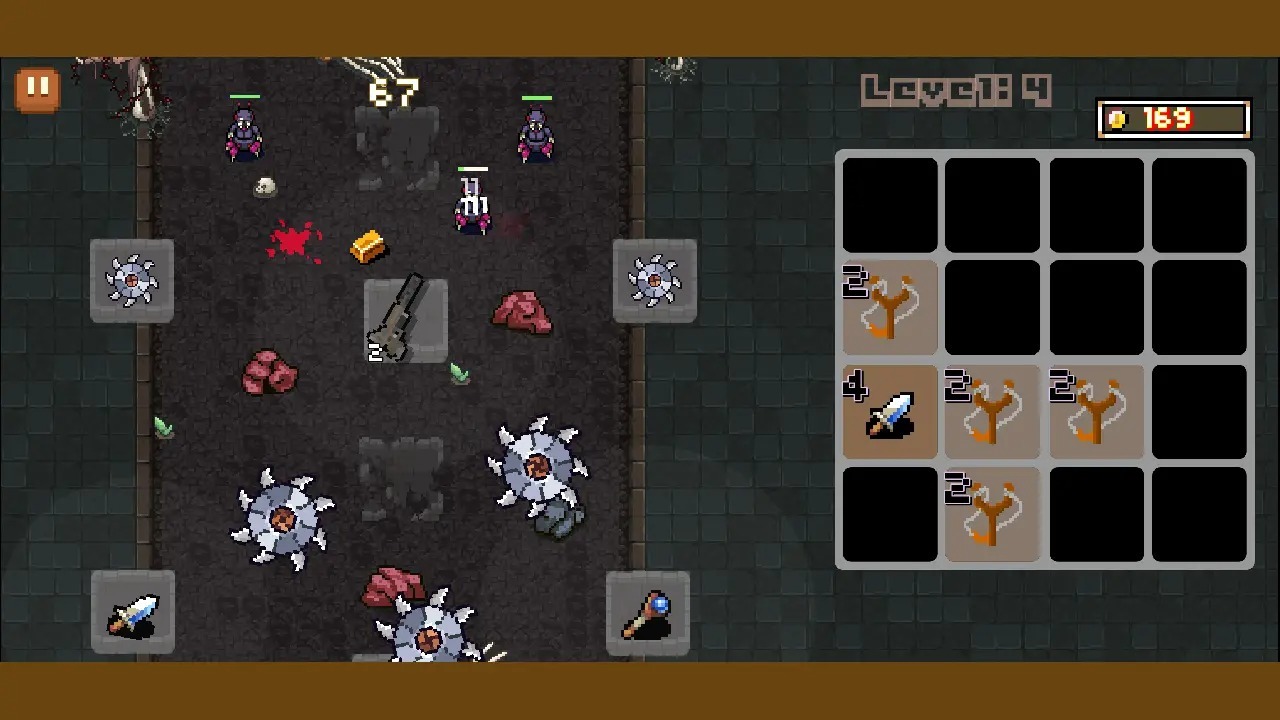Select the level 4 dagger in inventory

click(890, 412)
